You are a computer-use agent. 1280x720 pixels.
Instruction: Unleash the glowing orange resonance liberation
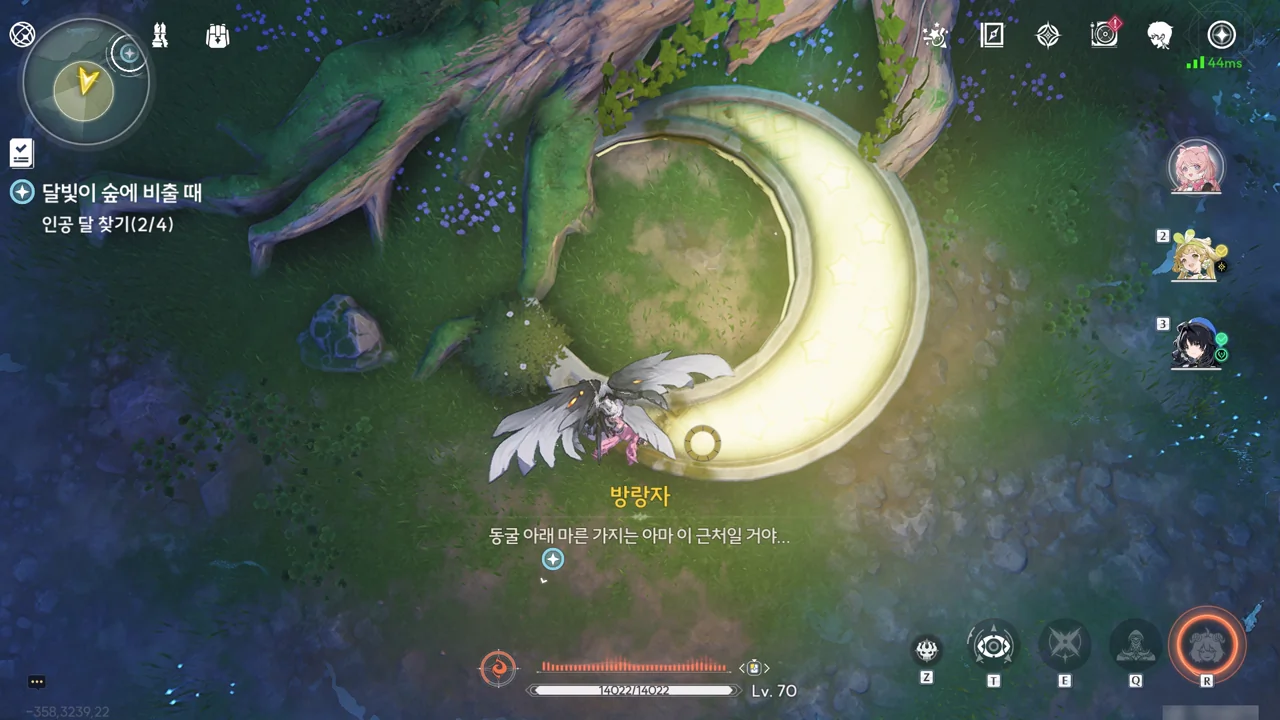[x=1207, y=645]
